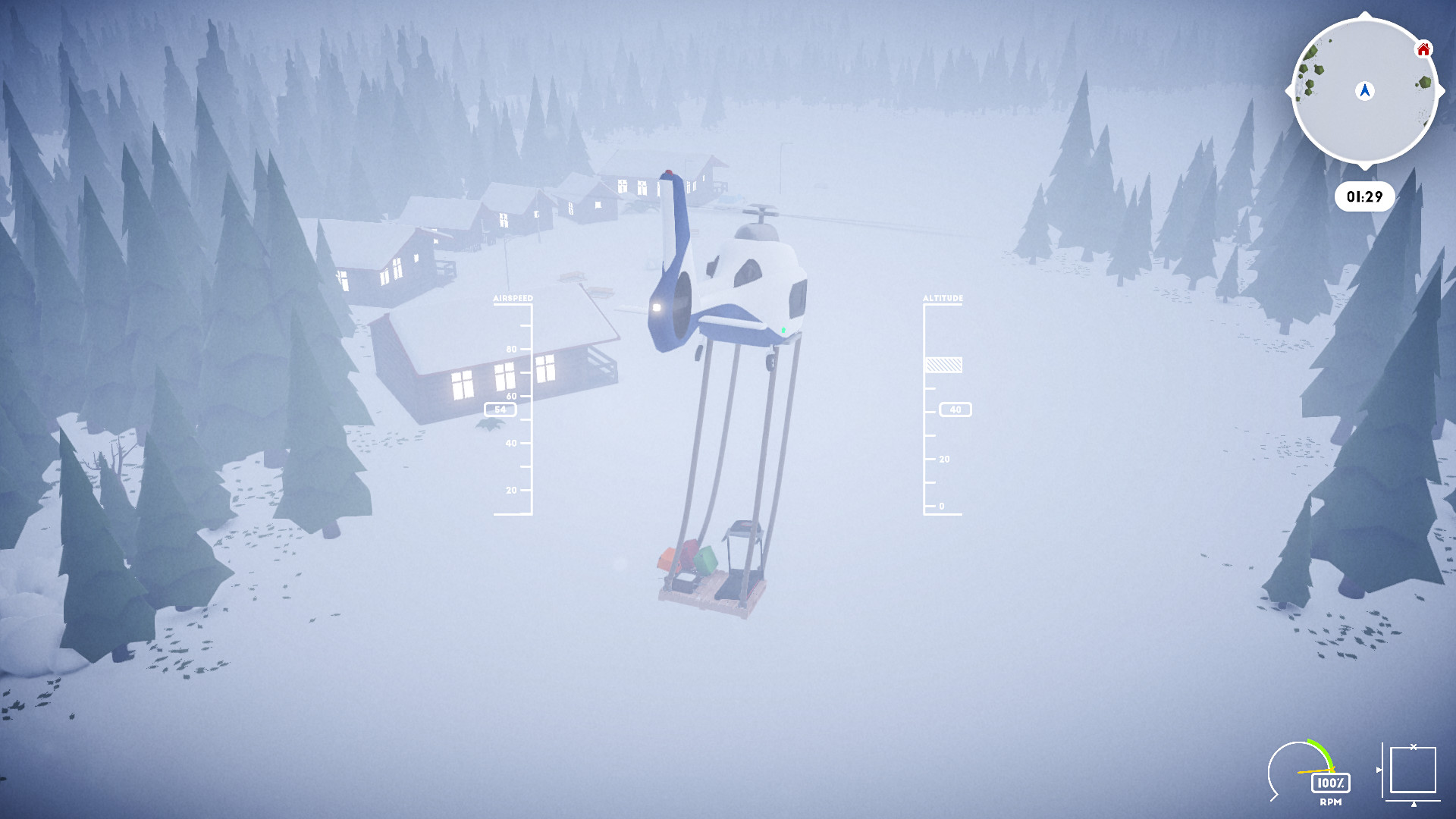The height and width of the screenshot is (819, 1456).
Task: Select the blue player arrow in the minimap center
Action: point(1365,91)
